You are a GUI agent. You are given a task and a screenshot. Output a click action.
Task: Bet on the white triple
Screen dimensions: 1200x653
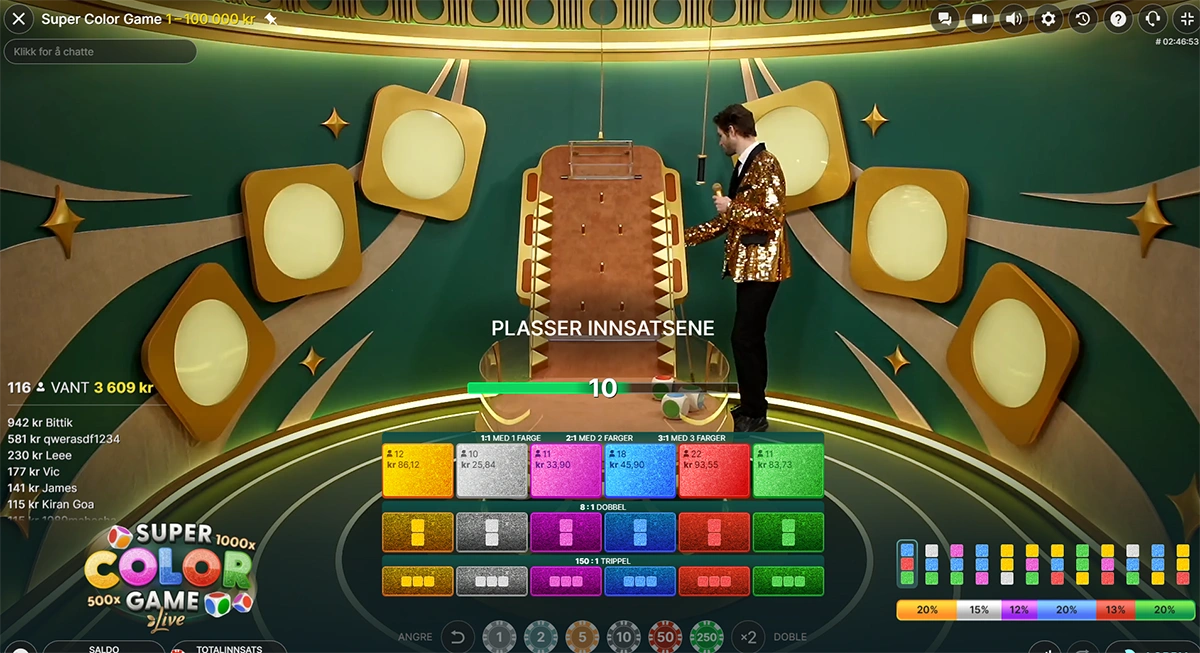coord(492,581)
